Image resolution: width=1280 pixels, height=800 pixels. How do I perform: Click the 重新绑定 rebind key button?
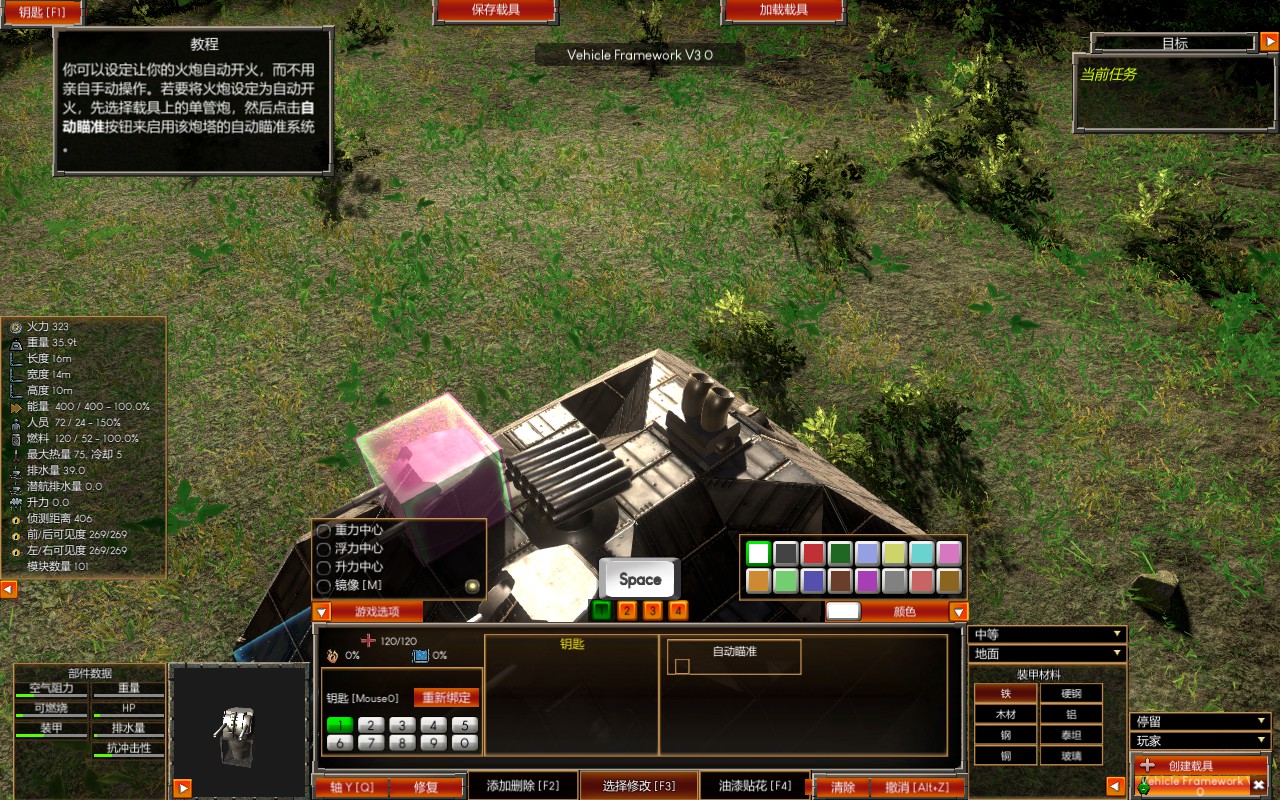[x=446, y=698]
